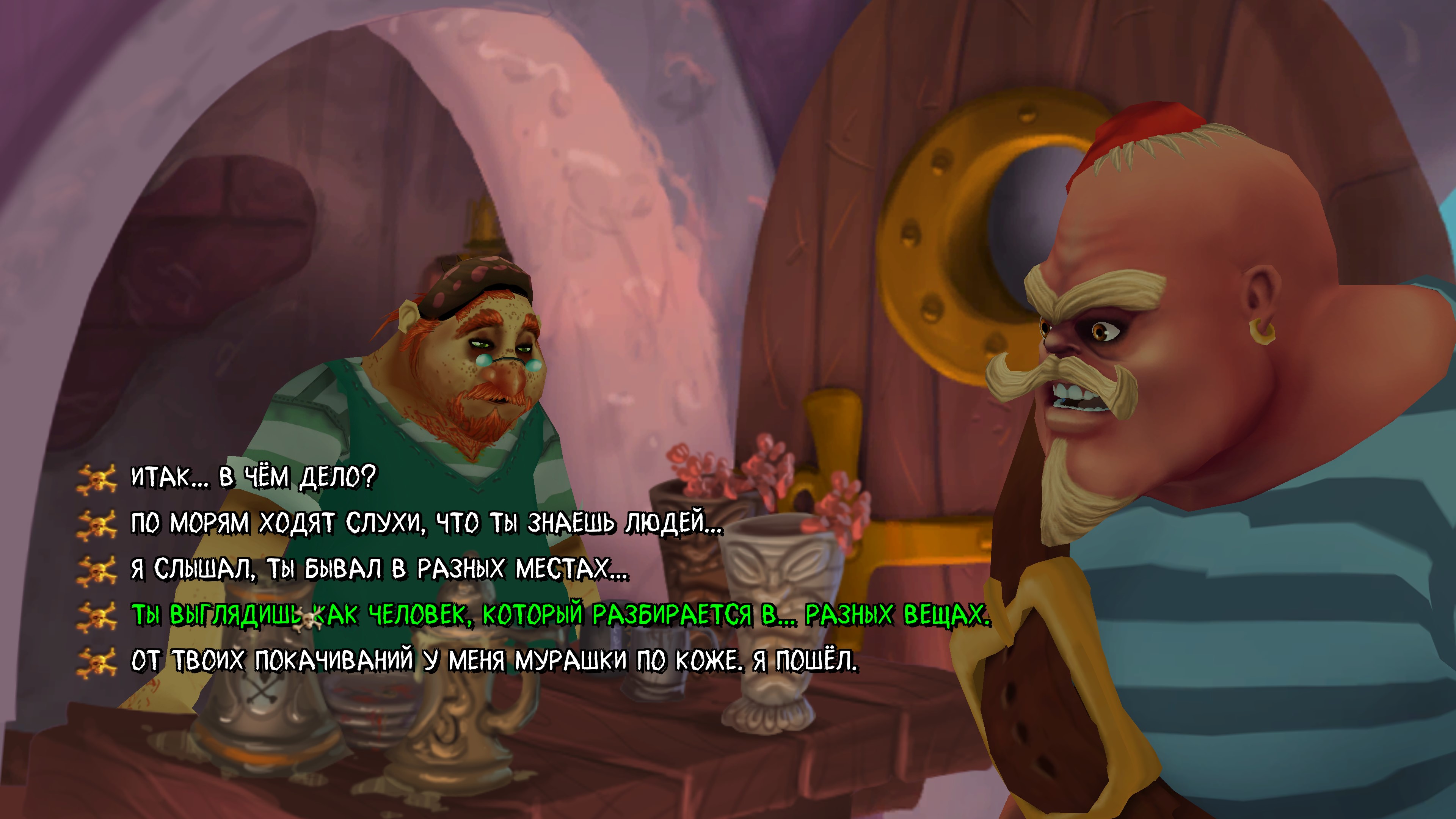Select the dialogue option about слухи по морям

pos(427,523)
